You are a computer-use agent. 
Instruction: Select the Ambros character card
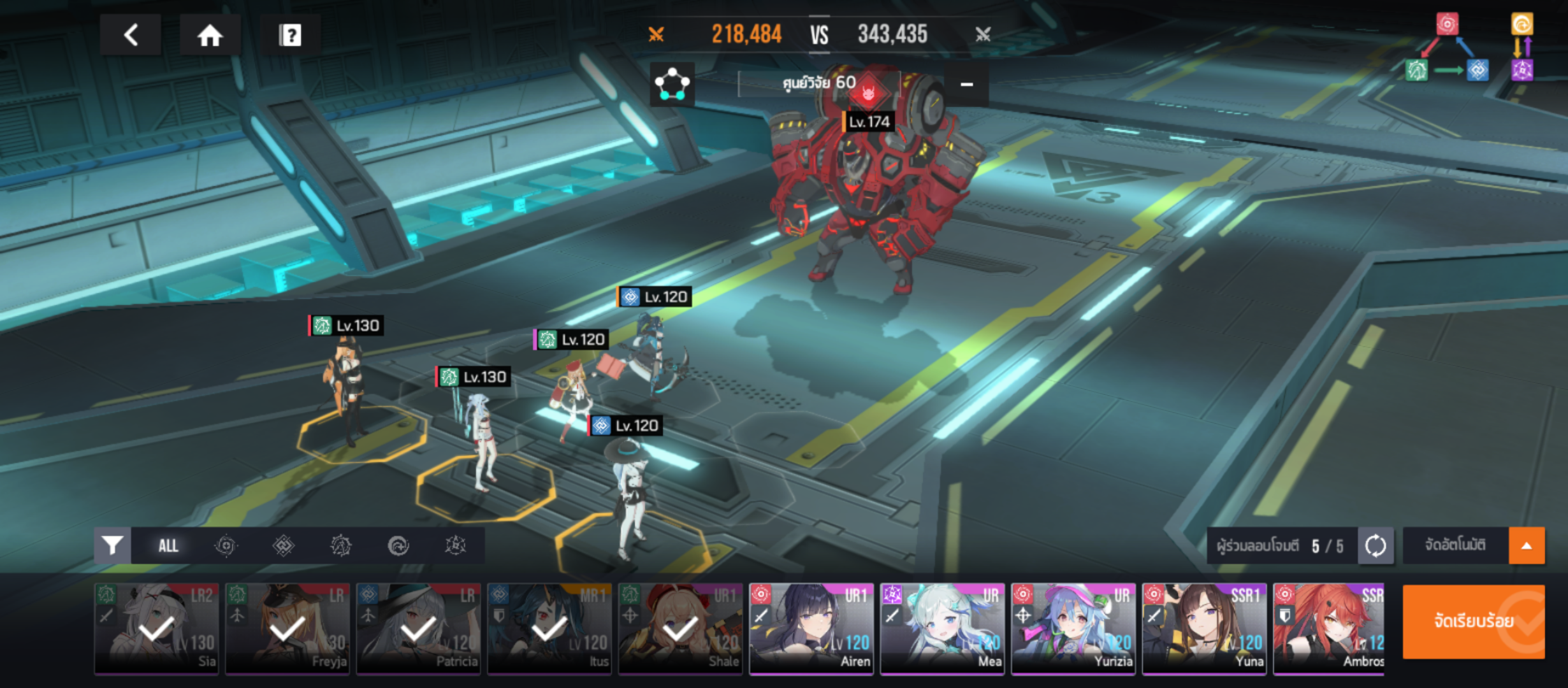(x=1329, y=628)
